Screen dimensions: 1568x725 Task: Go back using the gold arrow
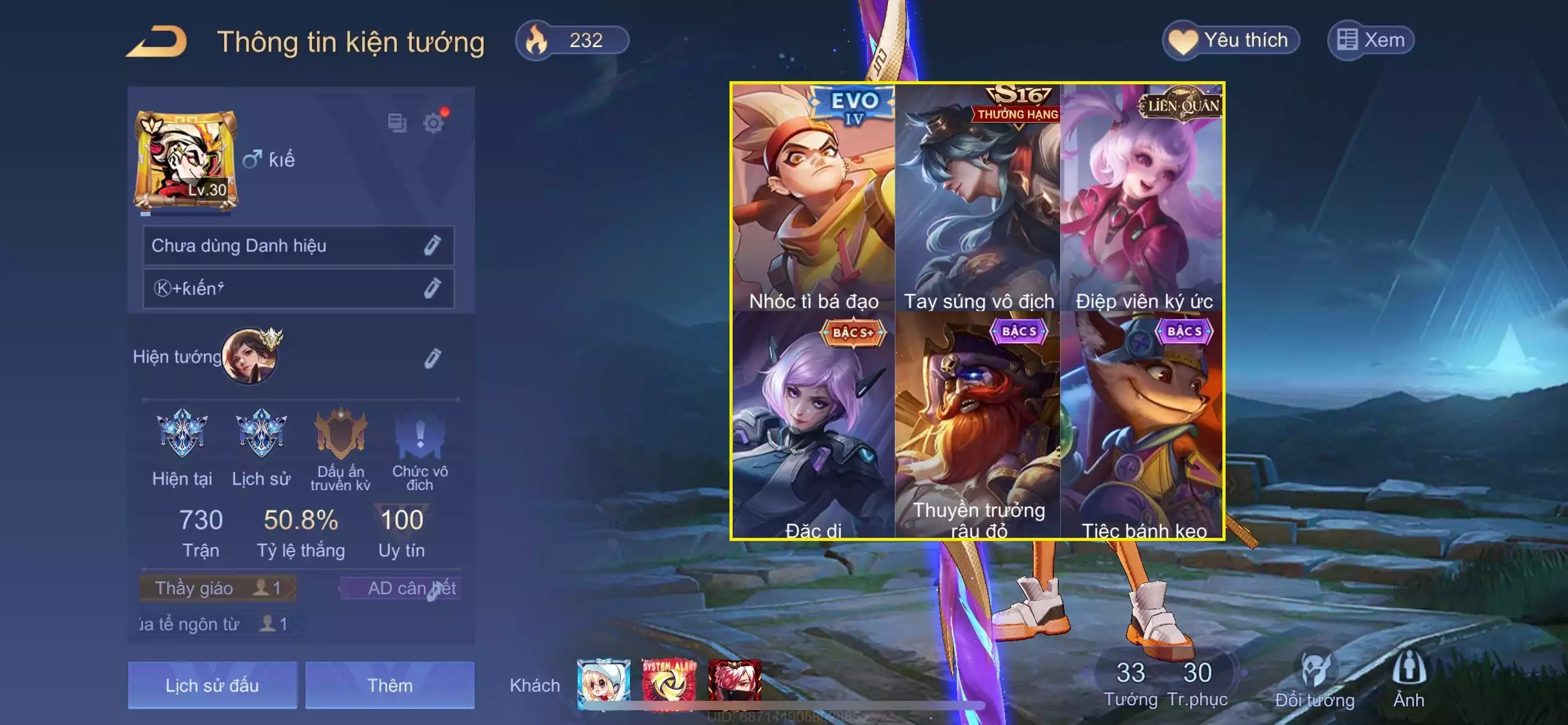pos(157,42)
